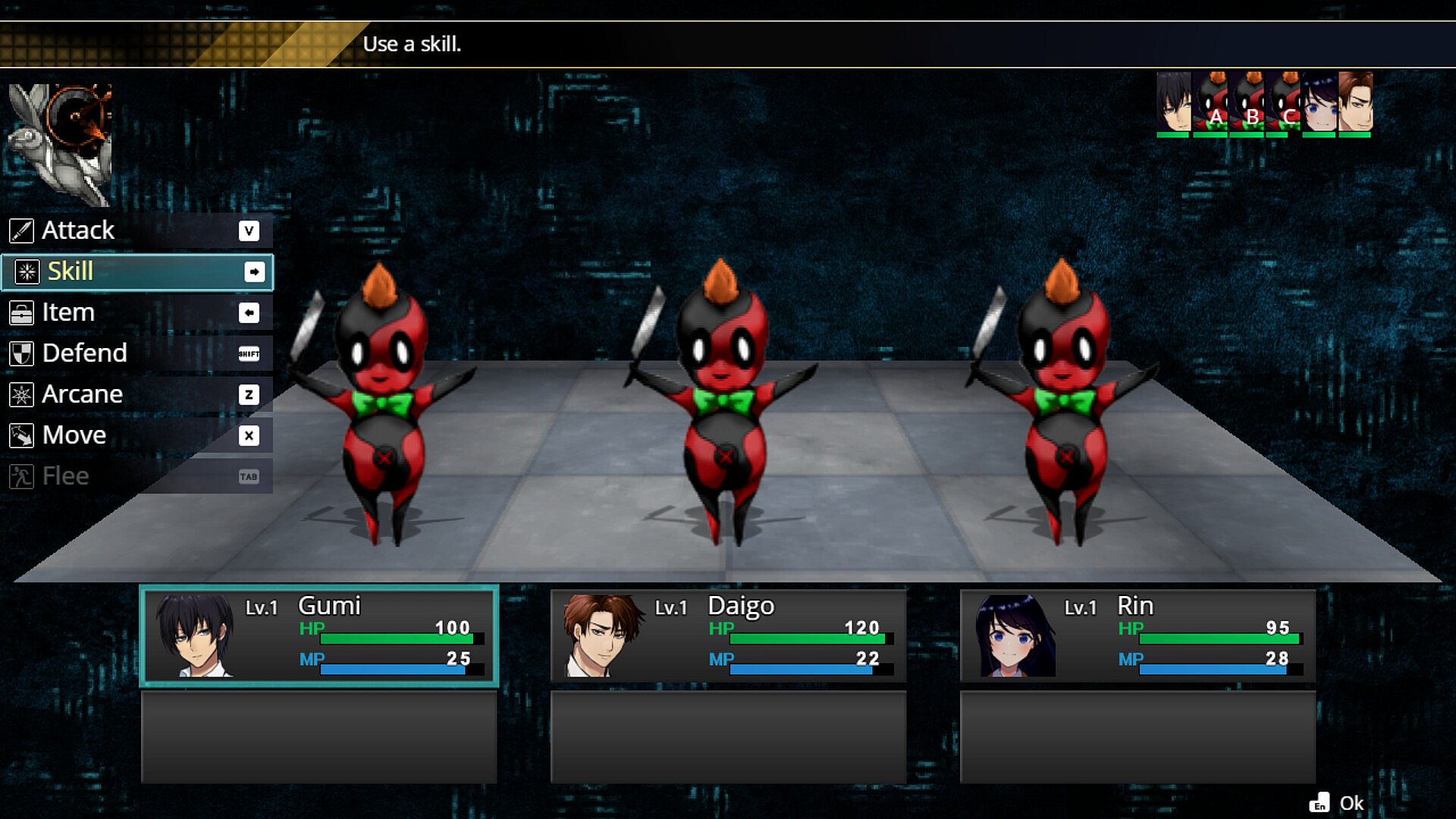Pick the Defend command
Image resolution: width=1456 pixels, height=819 pixels.
click(x=136, y=353)
